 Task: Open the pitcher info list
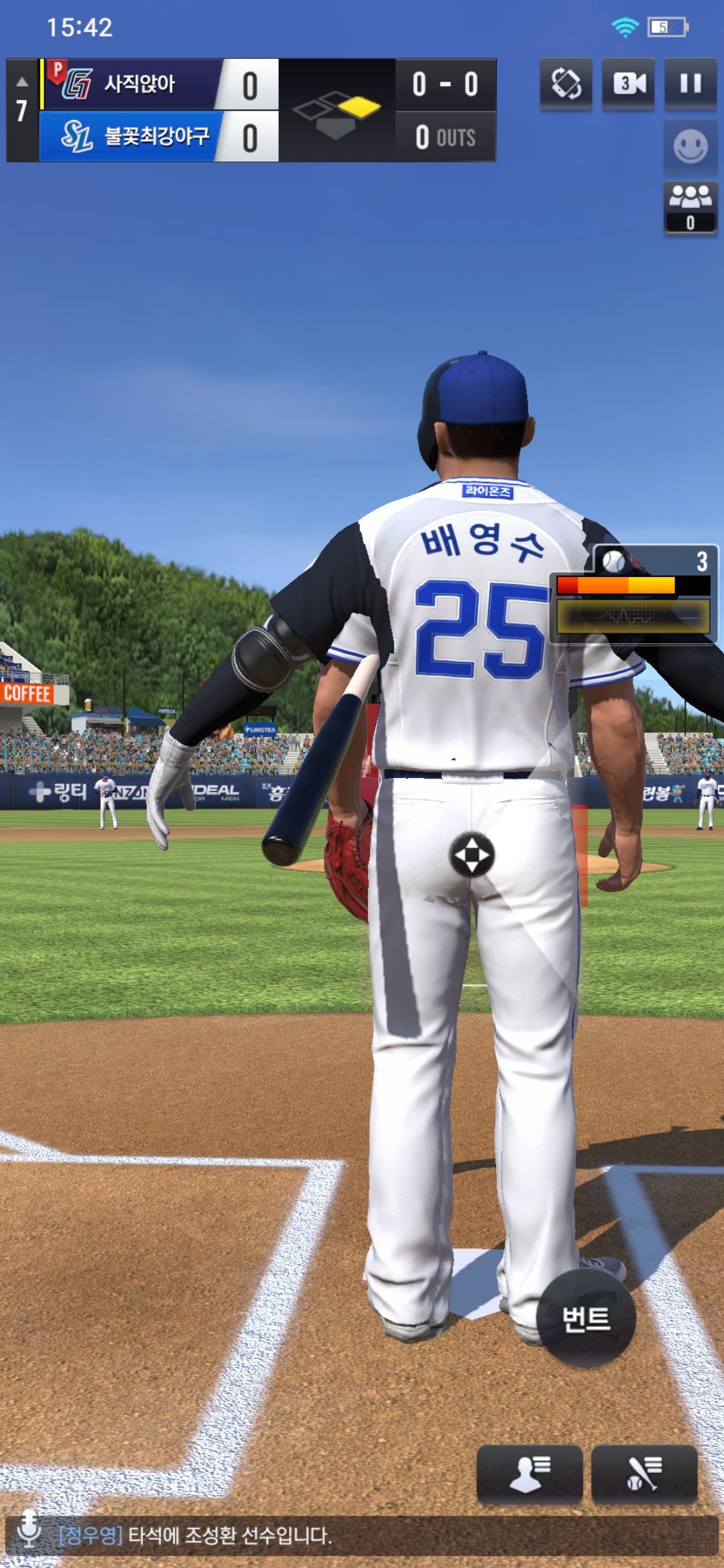coord(529,1474)
